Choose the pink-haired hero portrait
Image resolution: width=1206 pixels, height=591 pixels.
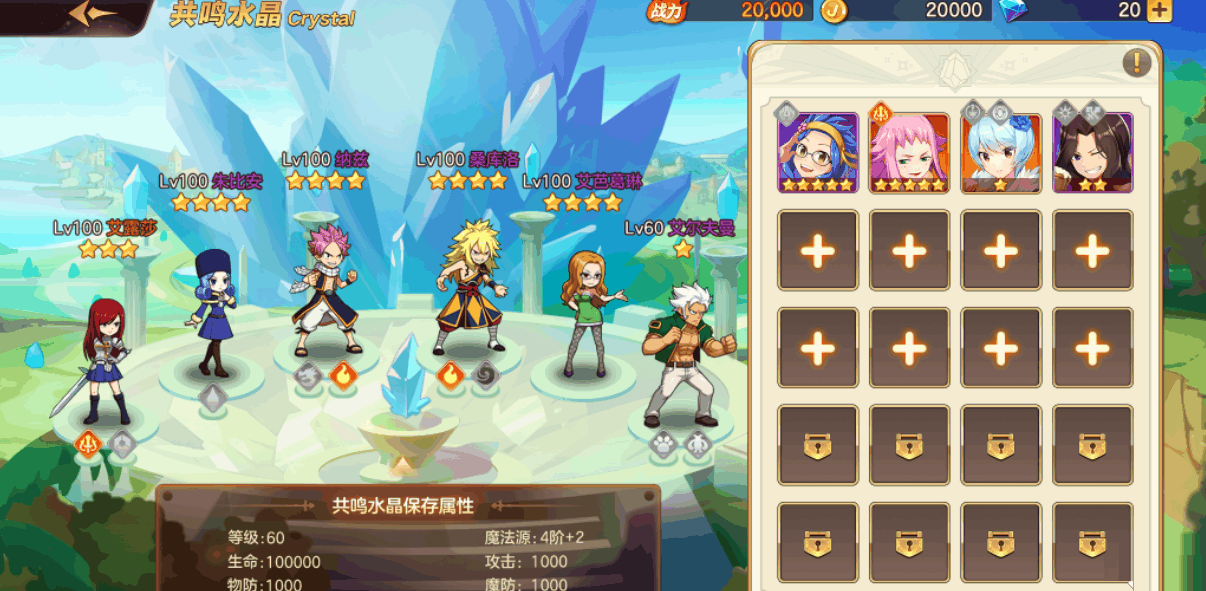tap(909, 152)
